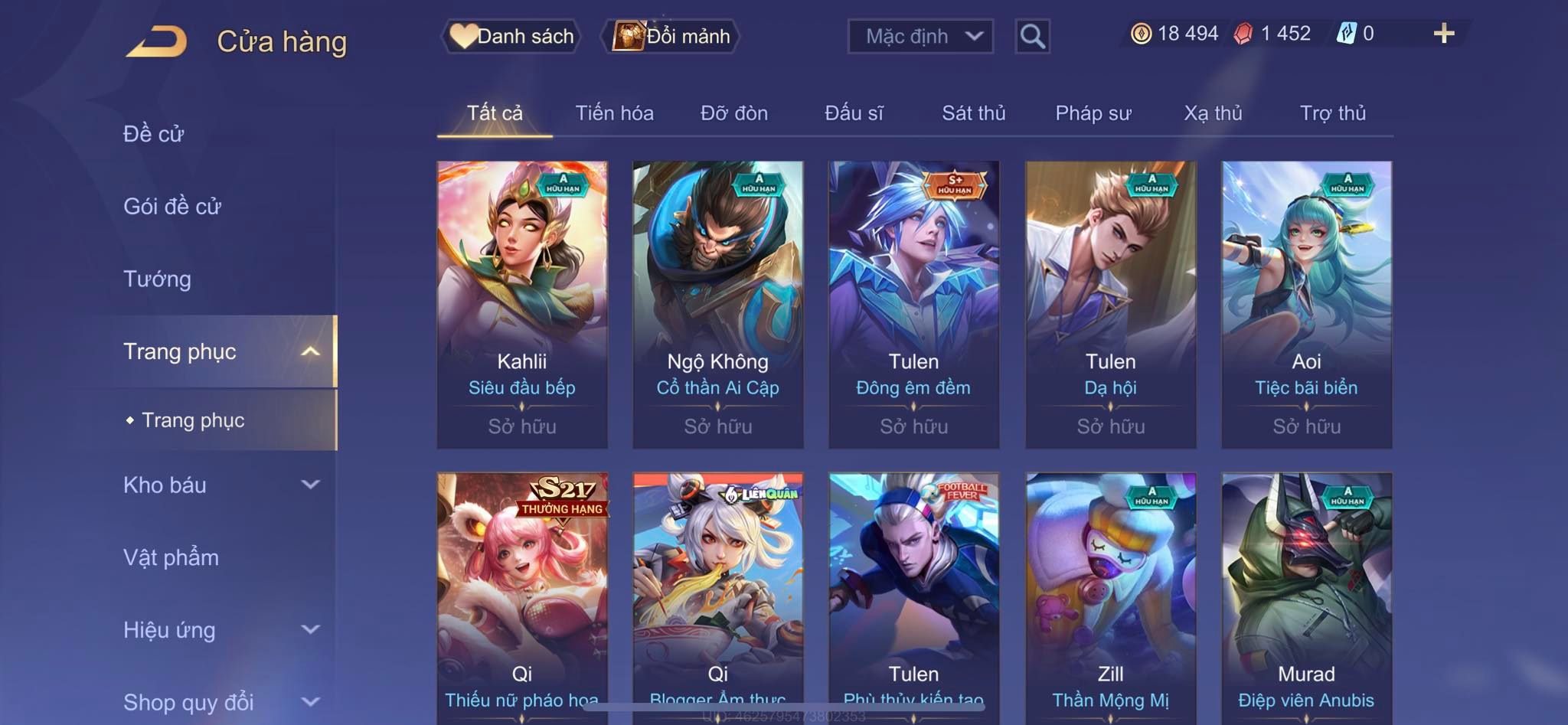This screenshot has width=1568, height=725.
Task: Expand the Mặc định sort dropdown
Action: tap(920, 36)
